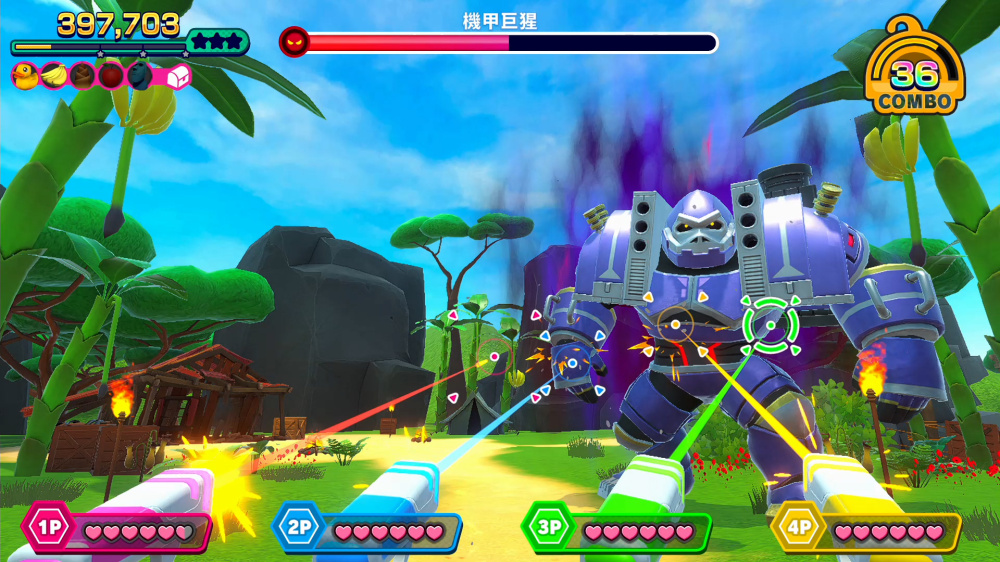Click the red boss face icon
Image resolution: width=1000 pixels, height=562 pixels.
tap(294, 42)
